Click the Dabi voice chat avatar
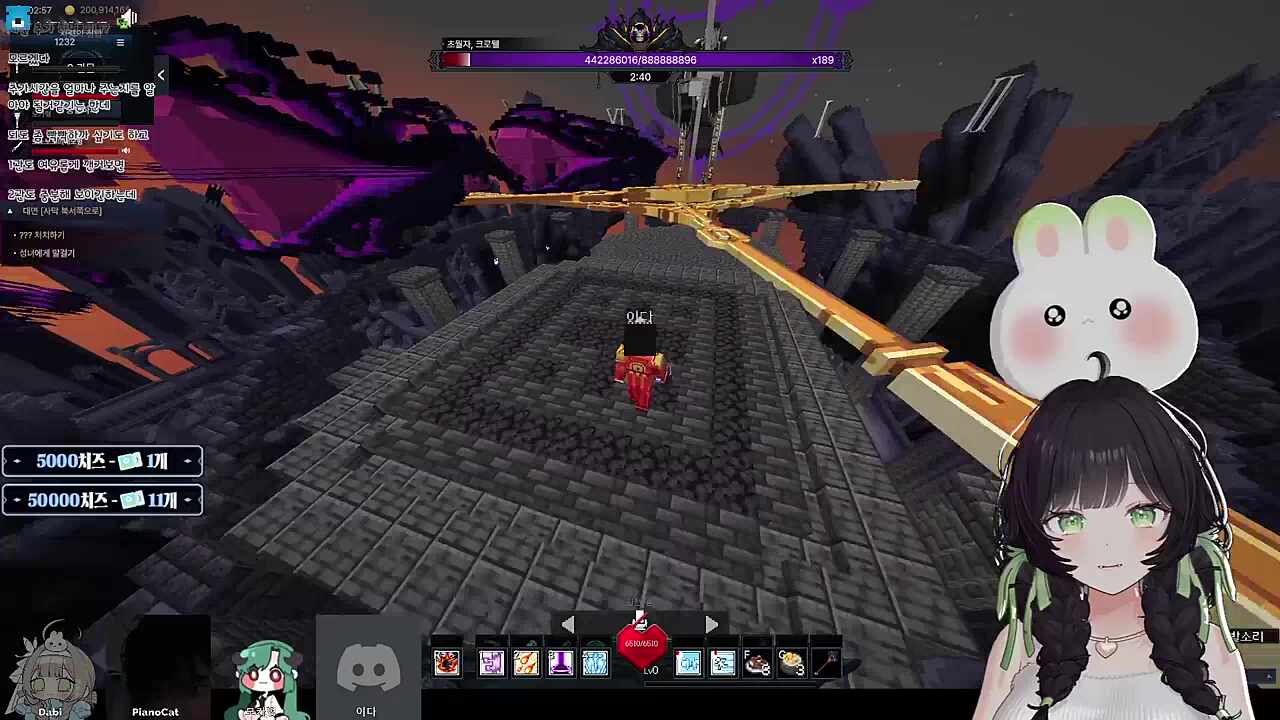 point(50,670)
